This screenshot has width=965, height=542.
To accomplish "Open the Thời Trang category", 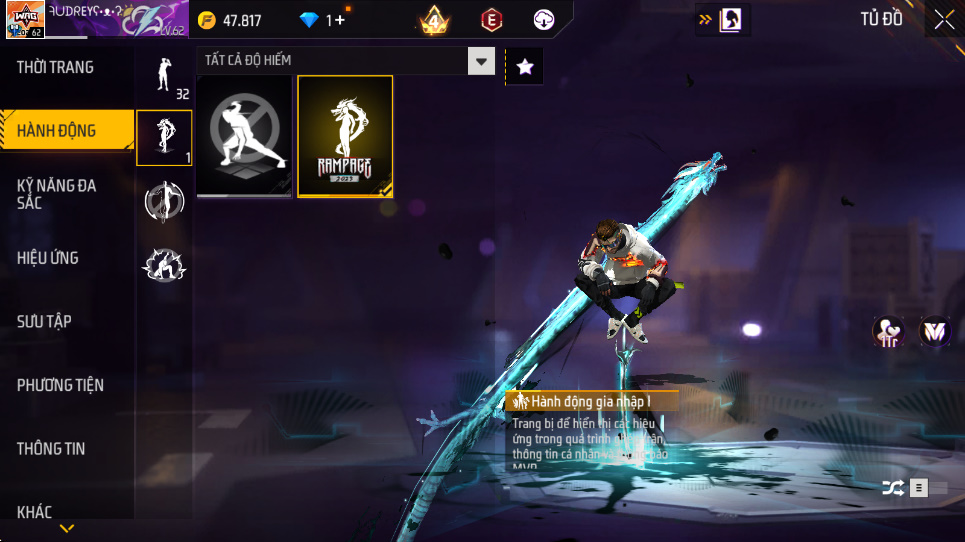I will pos(56,67).
